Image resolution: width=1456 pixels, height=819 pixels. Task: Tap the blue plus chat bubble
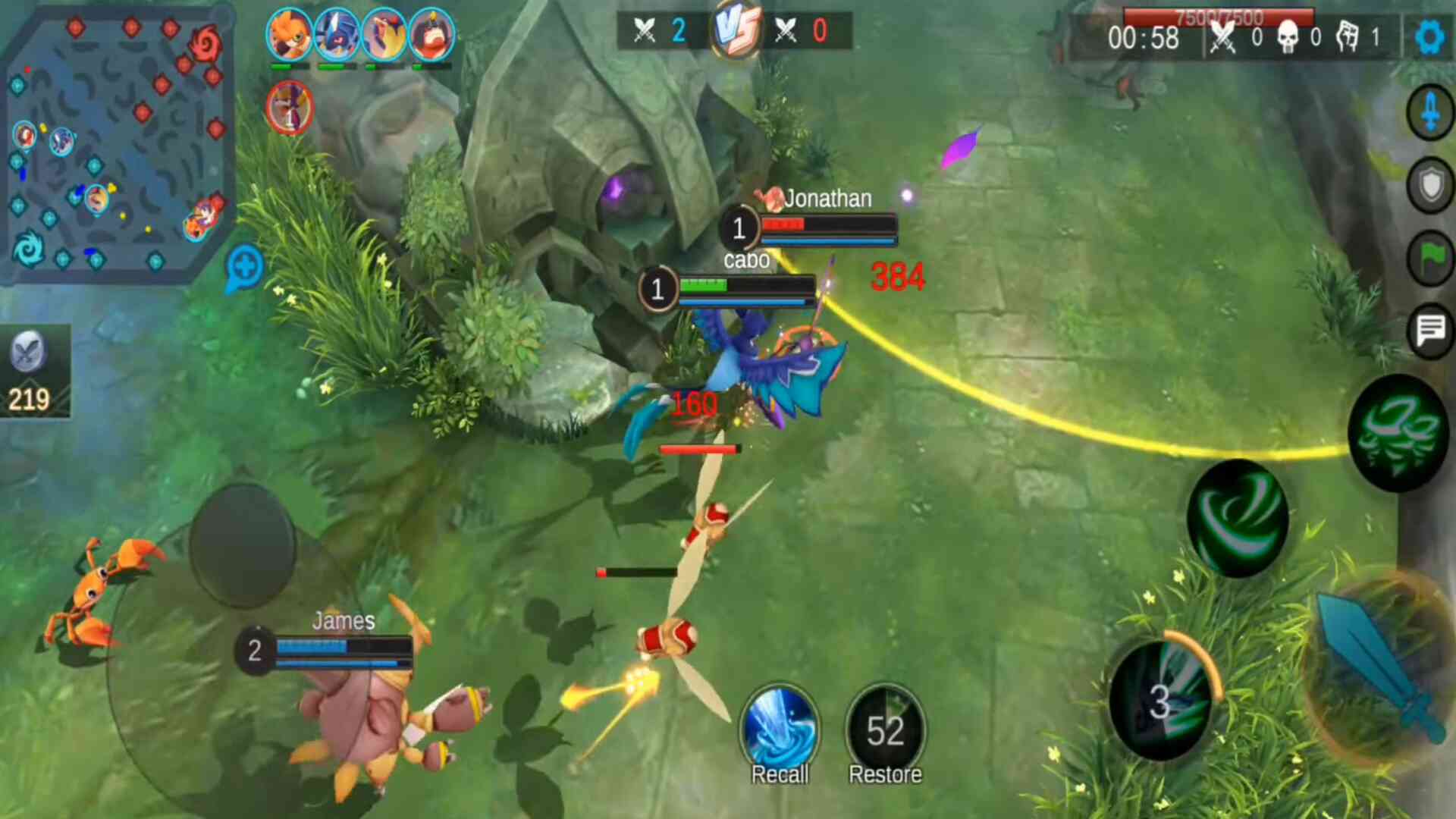(x=244, y=268)
